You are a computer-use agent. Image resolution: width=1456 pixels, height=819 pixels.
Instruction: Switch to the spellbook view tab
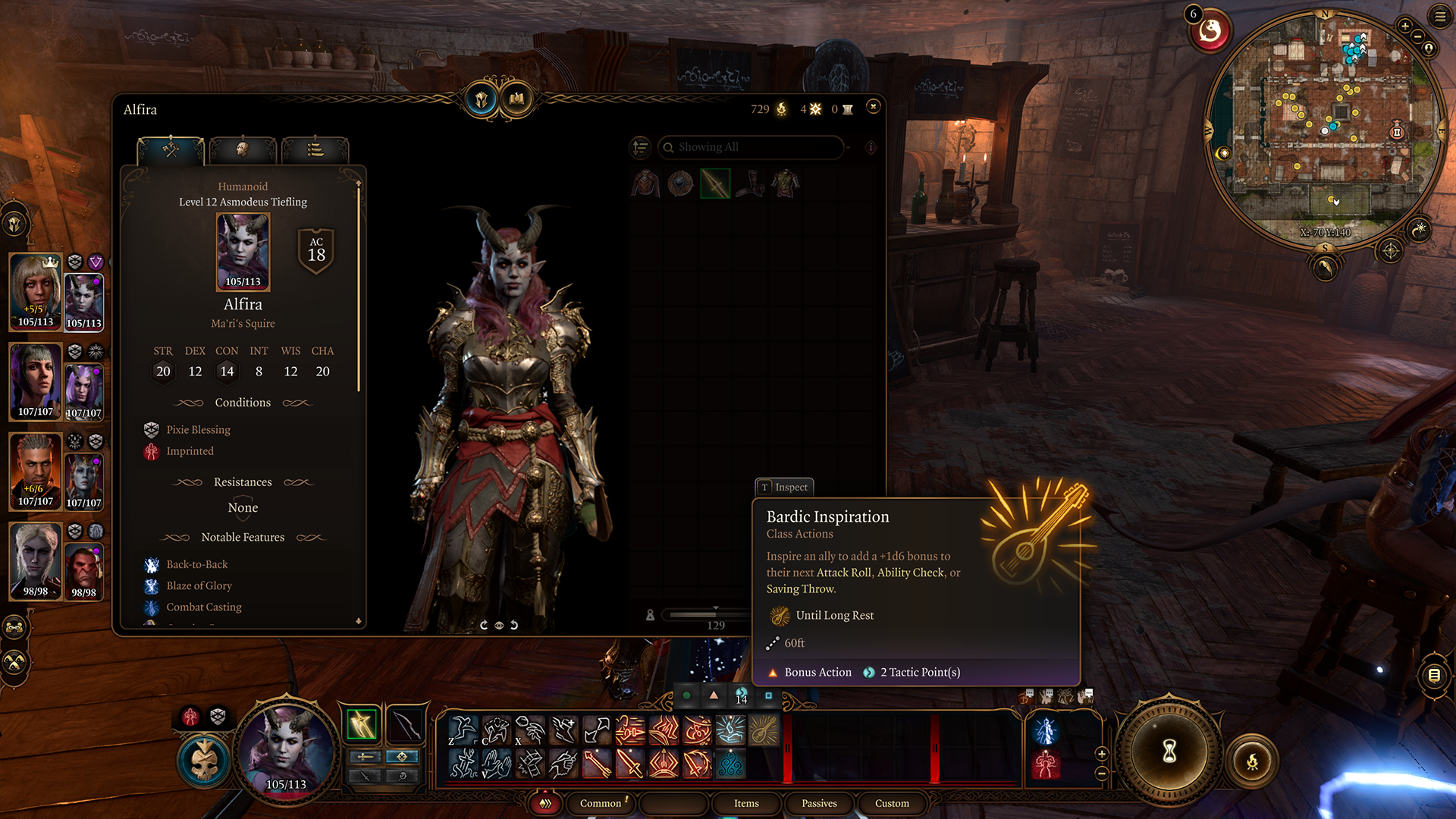517,99
